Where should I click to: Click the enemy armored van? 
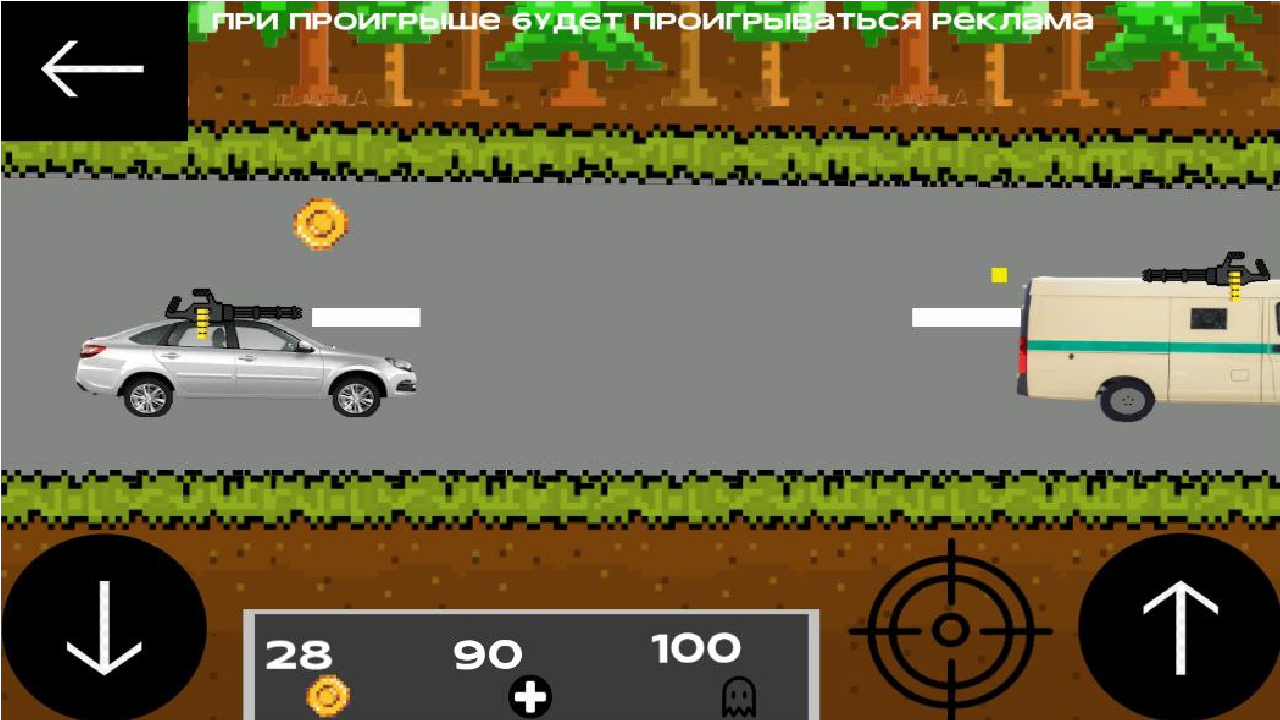tap(1140, 350)
